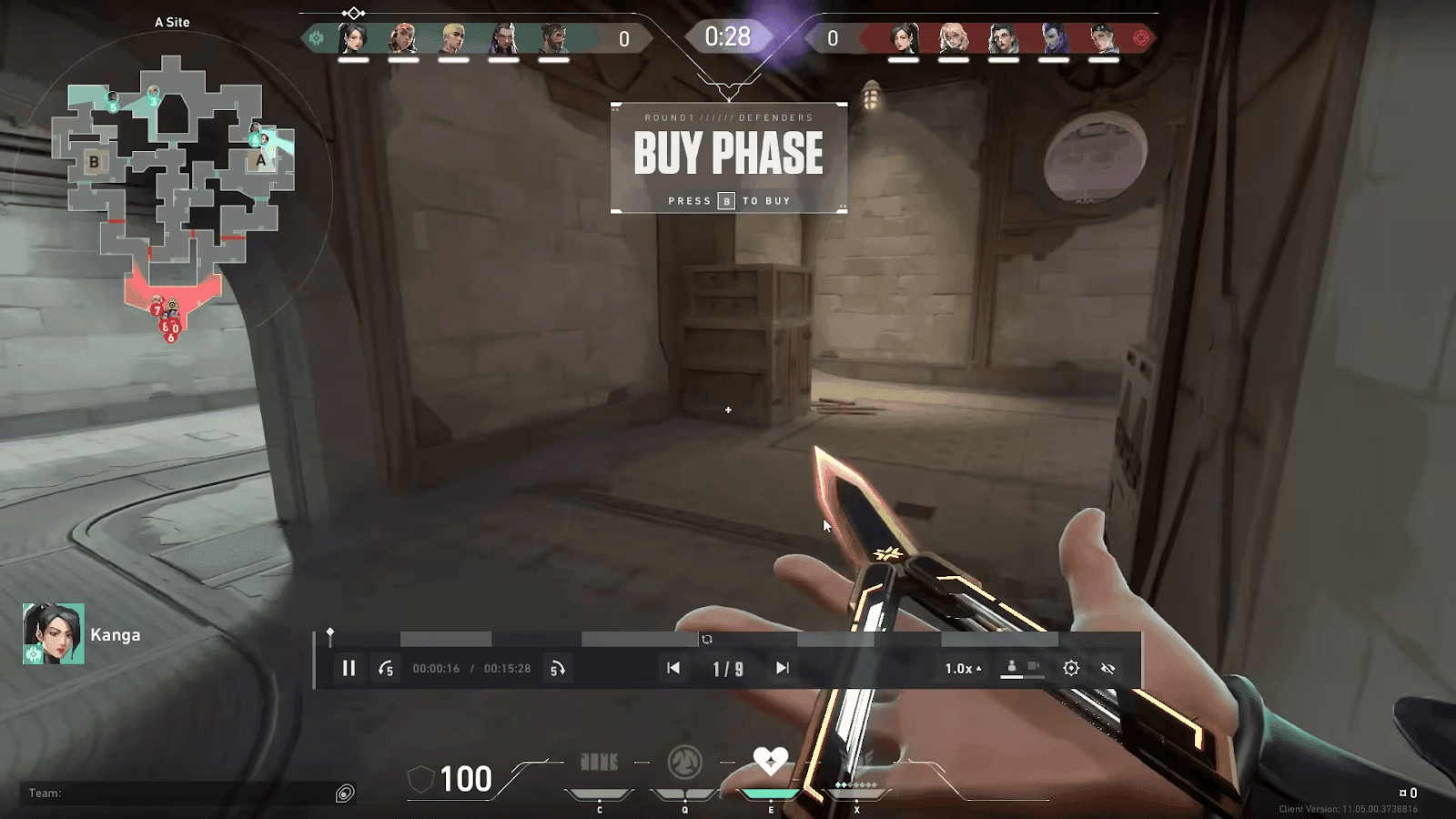The height and width of the screenshot is (819, 1456).
Task: Click the diamond playhead marker on the timeline
Action: click(330, 632)
